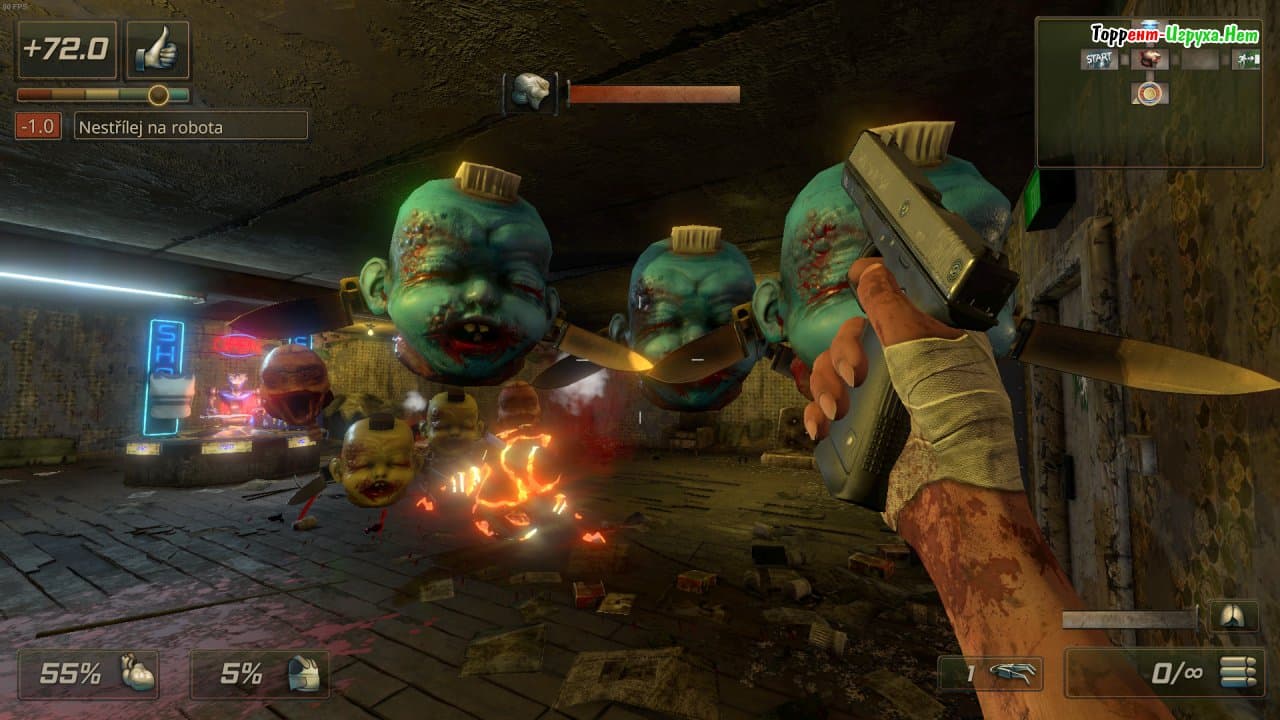
Task: Select the "Nestřílej na robota" objective entry
Action: click(x=190, y=126)
